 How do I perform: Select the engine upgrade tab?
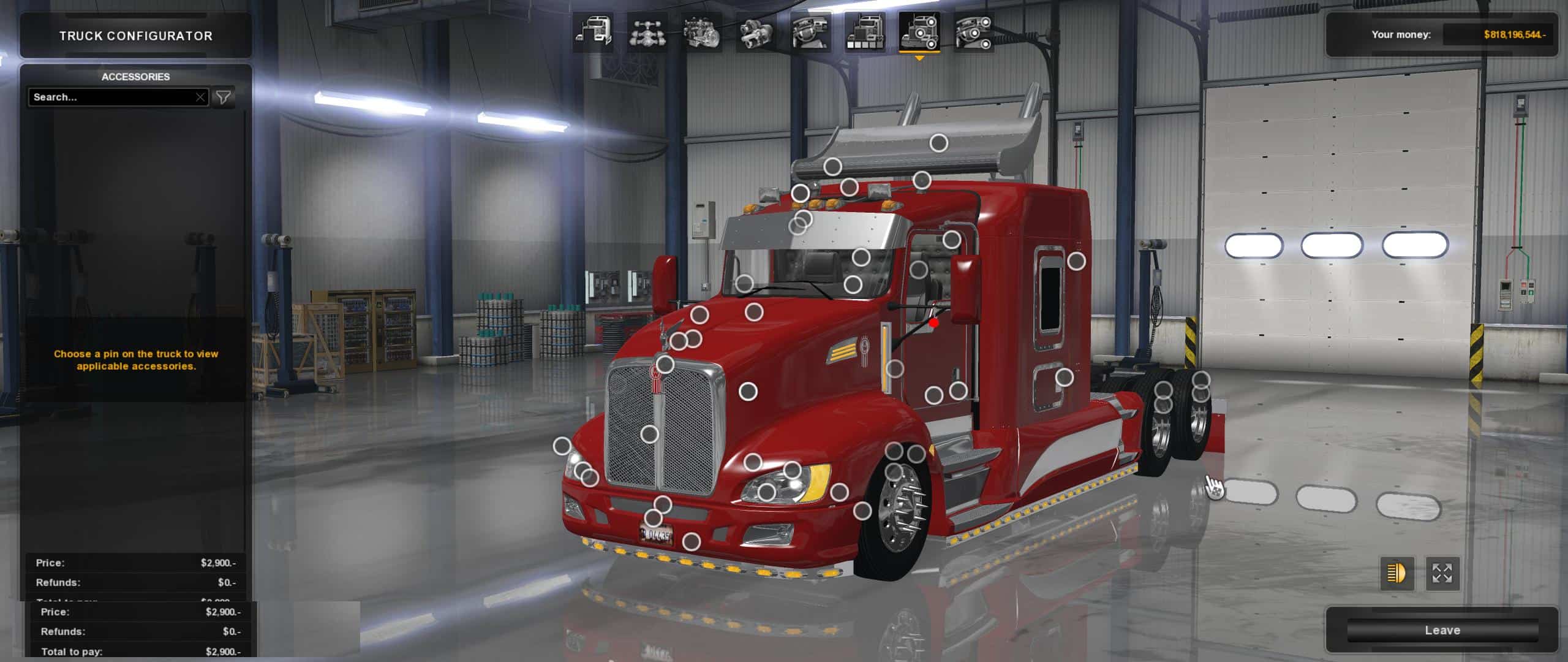[x=702, y=31]
